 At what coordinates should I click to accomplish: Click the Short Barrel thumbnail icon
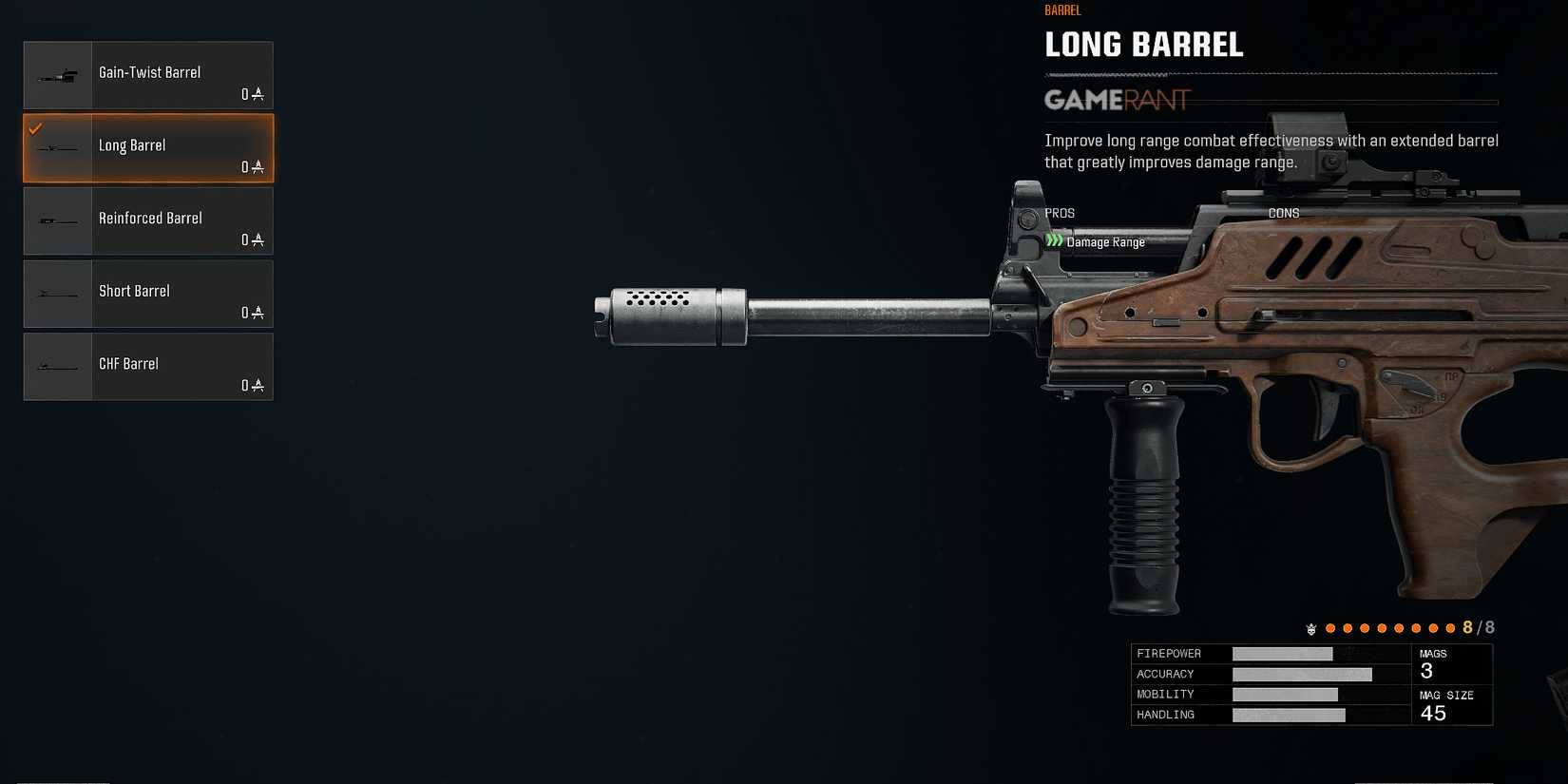tap(57, 294)
